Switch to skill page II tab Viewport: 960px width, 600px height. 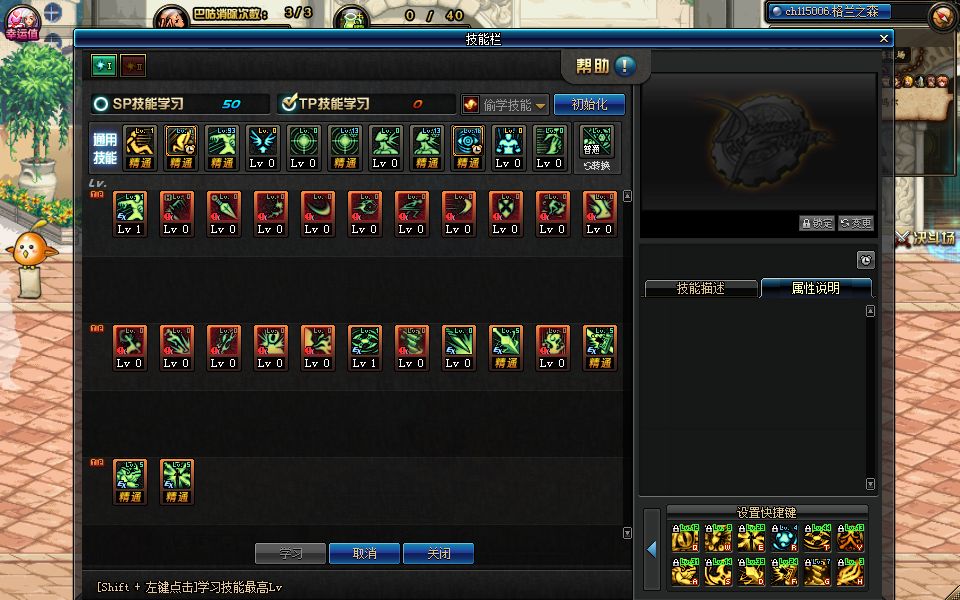[x=133, y=66]
